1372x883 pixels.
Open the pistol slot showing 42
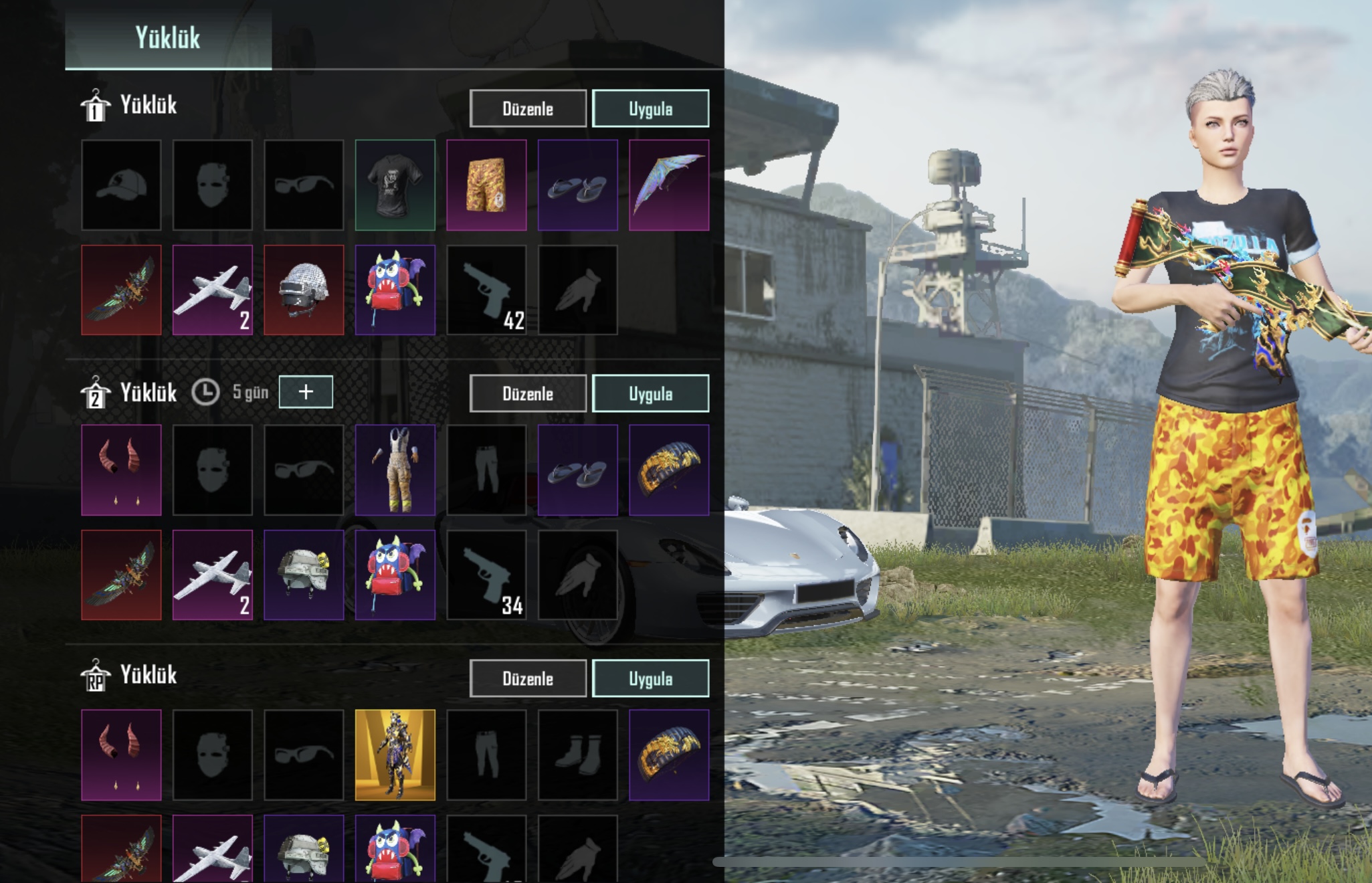[x=486, y=290]
